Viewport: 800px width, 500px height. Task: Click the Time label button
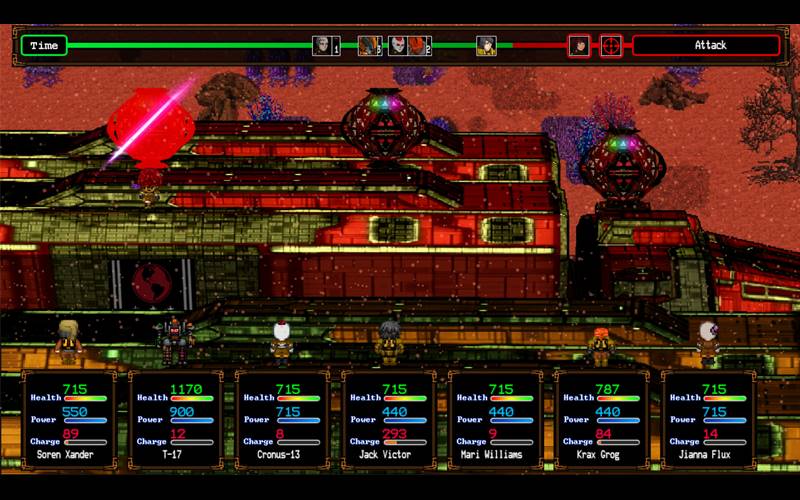tap(44, 46)
